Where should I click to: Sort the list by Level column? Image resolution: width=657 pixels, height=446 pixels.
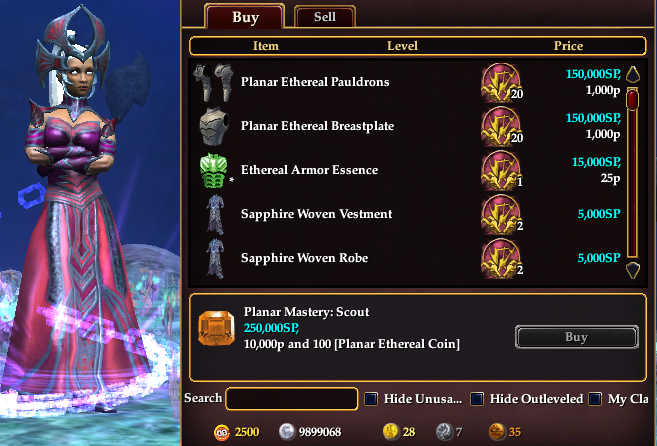402,46
